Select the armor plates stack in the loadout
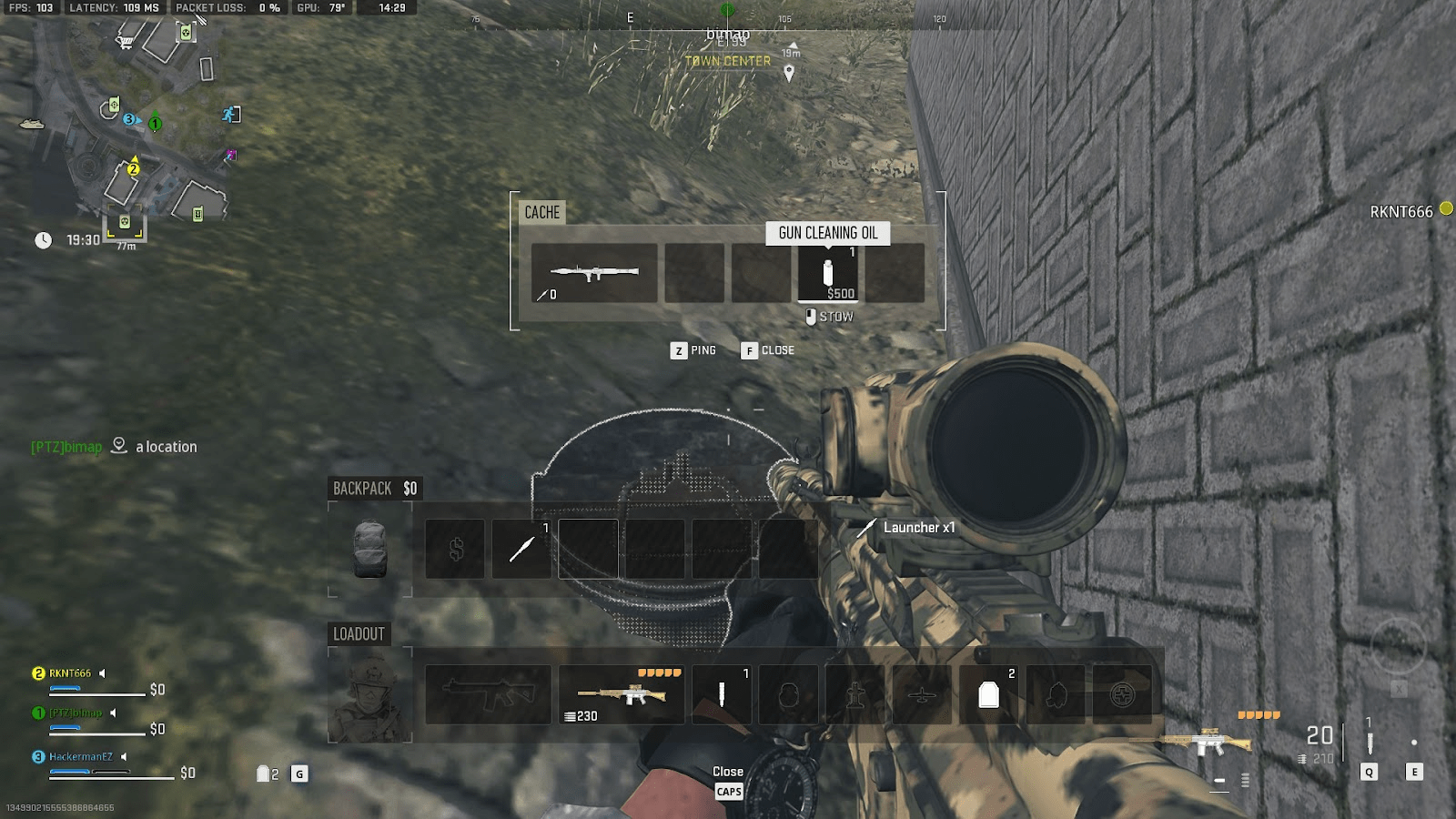 pos(989,693)
